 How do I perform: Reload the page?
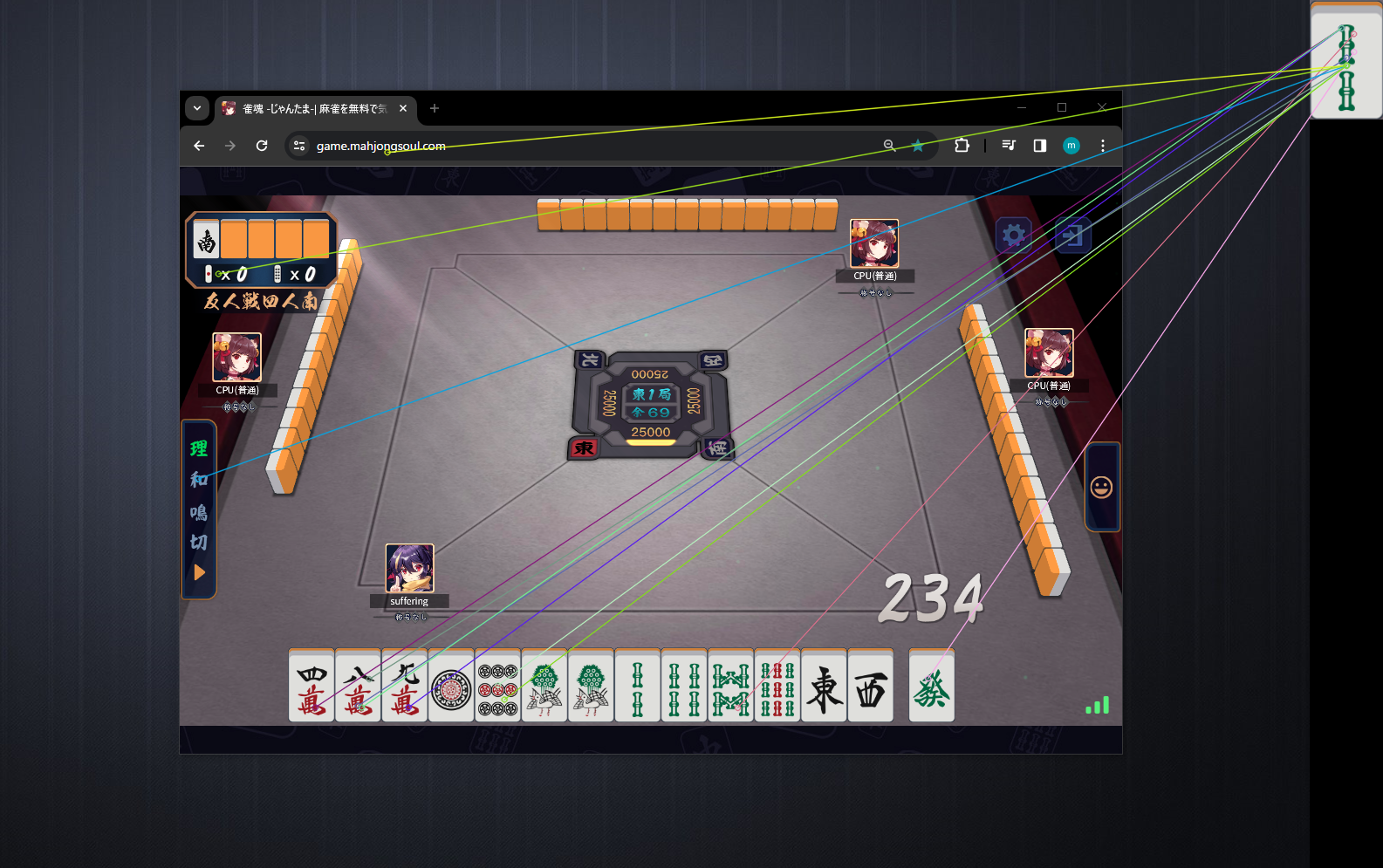pyautogui.click(x=261, y=146)
